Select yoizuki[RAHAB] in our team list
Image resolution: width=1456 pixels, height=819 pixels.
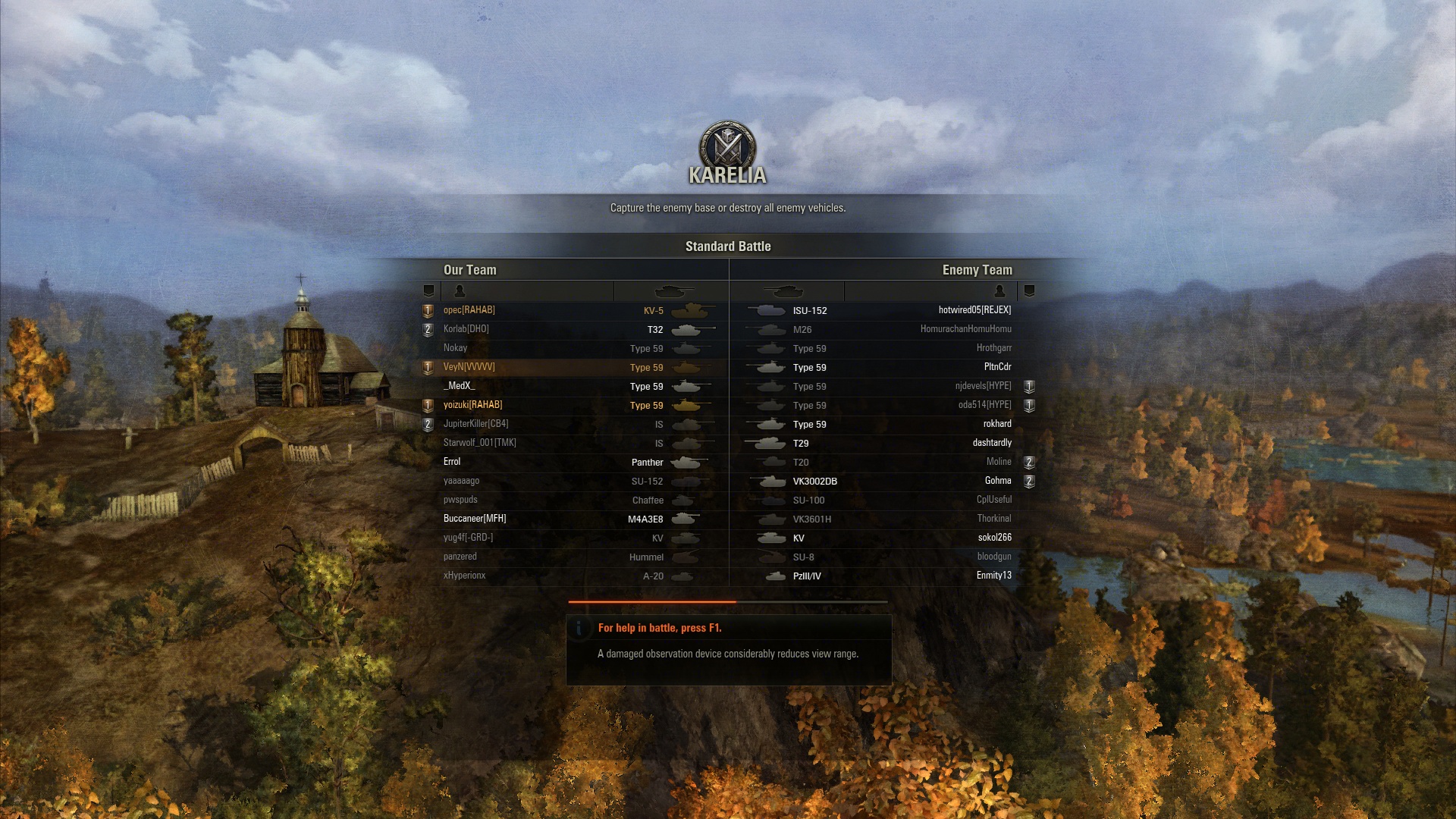472,405
